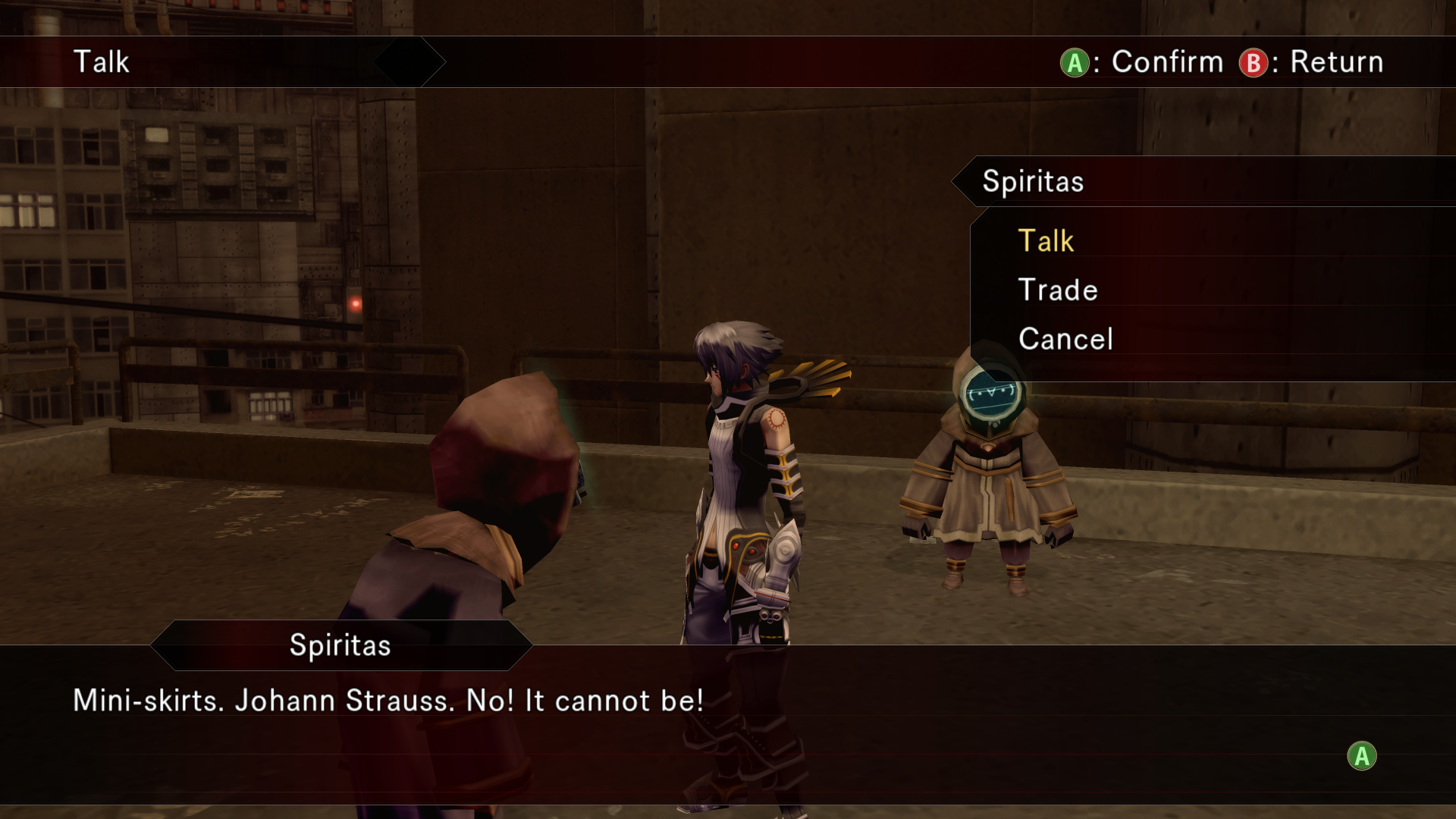This screenshot has width=1456, height=819.
Task: Pick Cancel to close the Spiritas menu
Action: [1065, 339]
